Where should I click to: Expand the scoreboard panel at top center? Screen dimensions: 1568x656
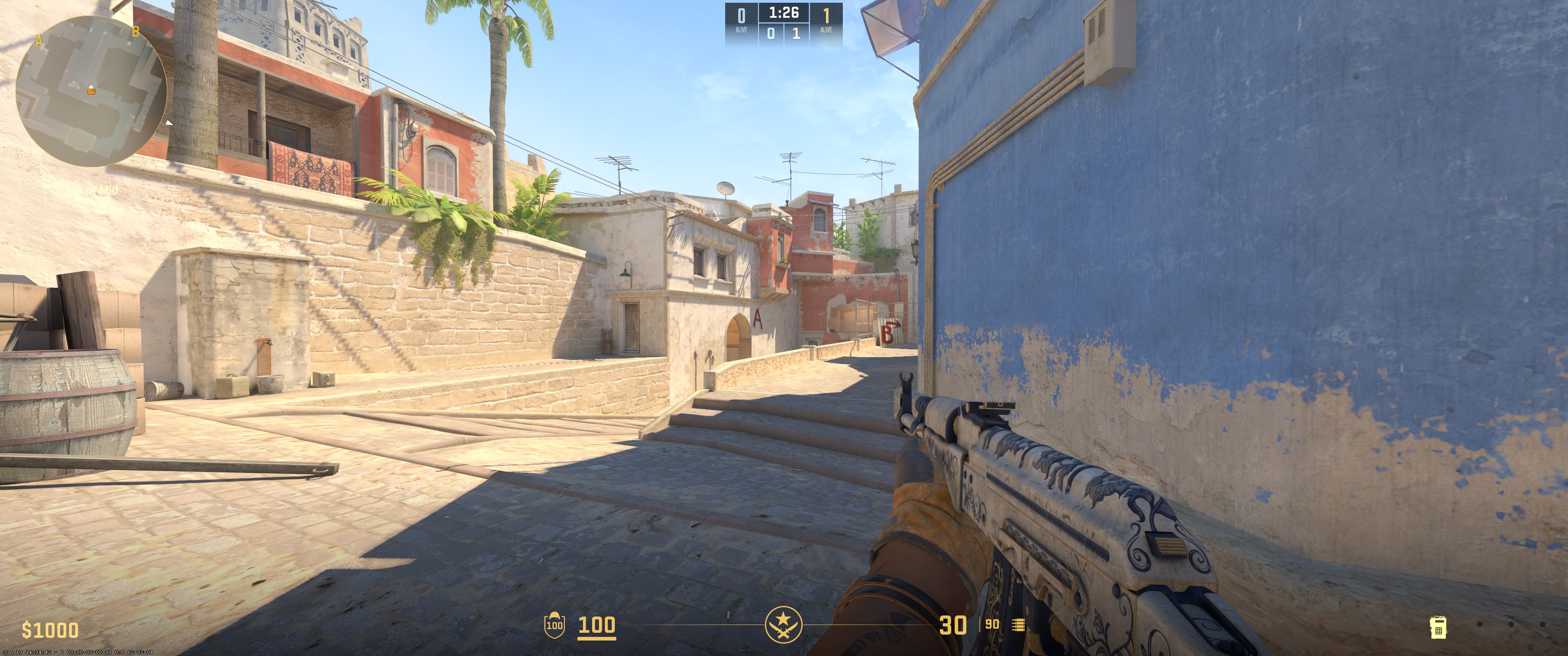784,23
